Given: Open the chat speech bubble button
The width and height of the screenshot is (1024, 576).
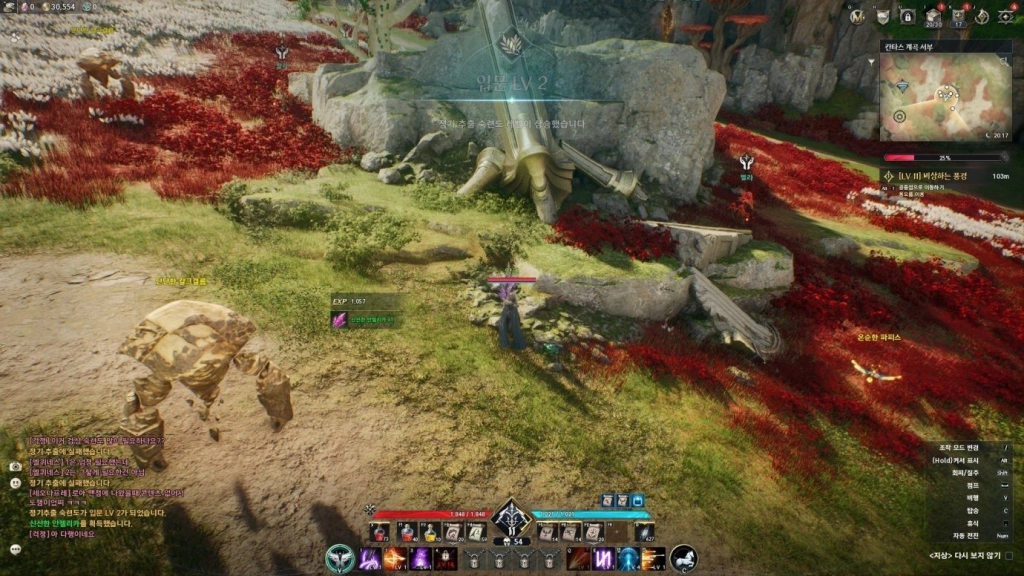Looking at the screenshot, I should pos(15,548).
